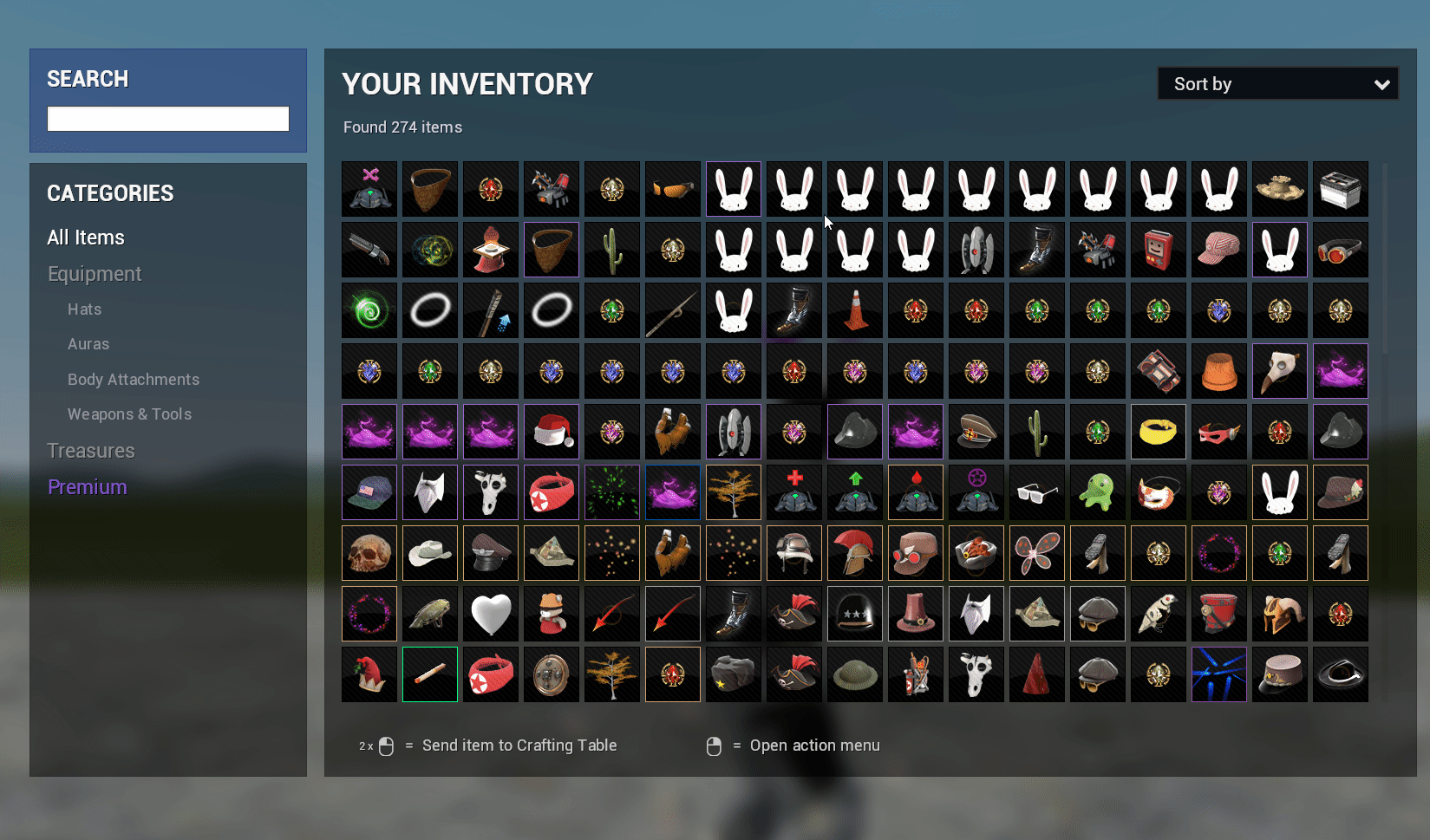
Task: Select the red Spartan helmet
Action: 854,552
